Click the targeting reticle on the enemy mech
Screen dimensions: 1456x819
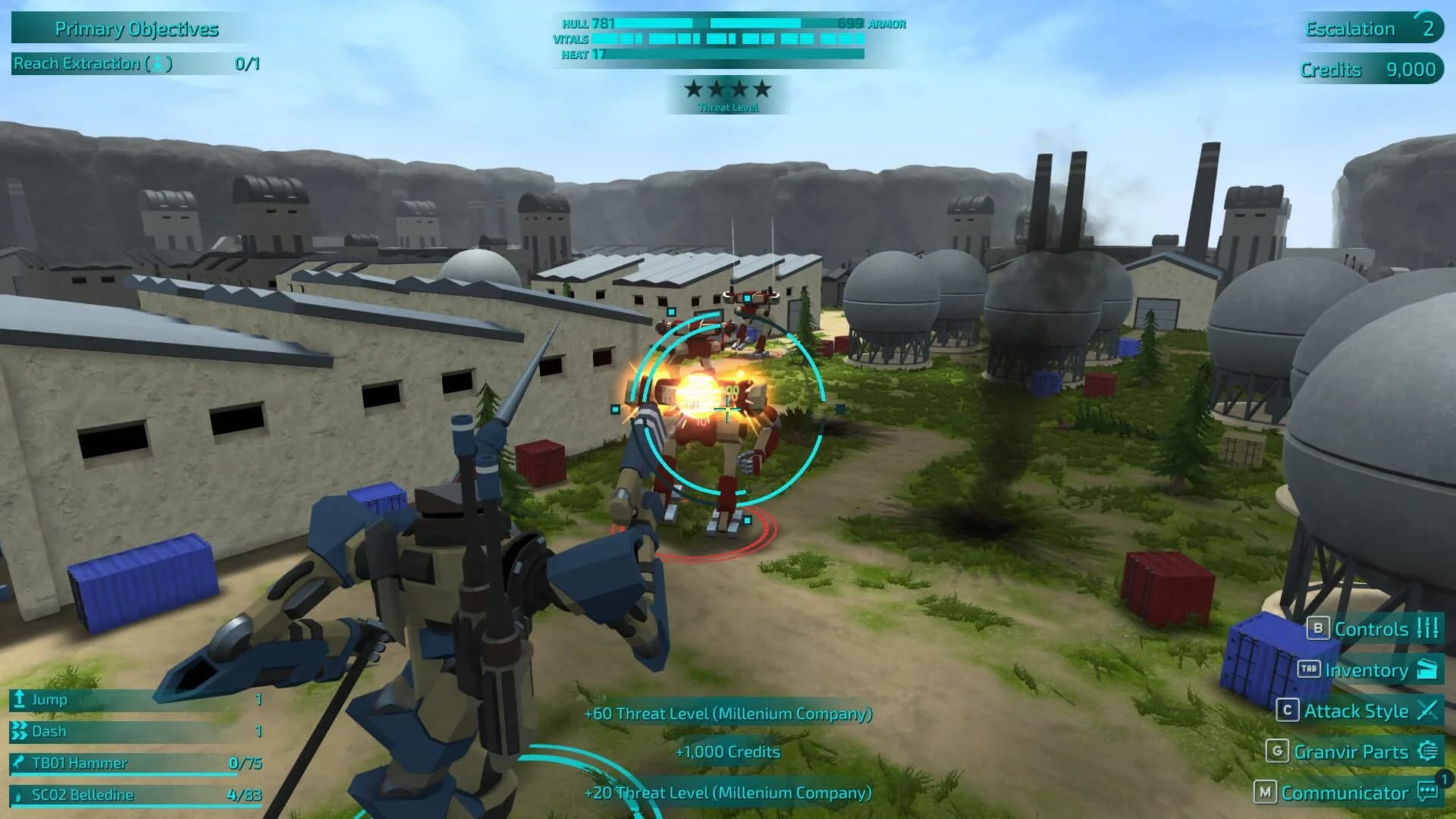click(x=726, y=409)
